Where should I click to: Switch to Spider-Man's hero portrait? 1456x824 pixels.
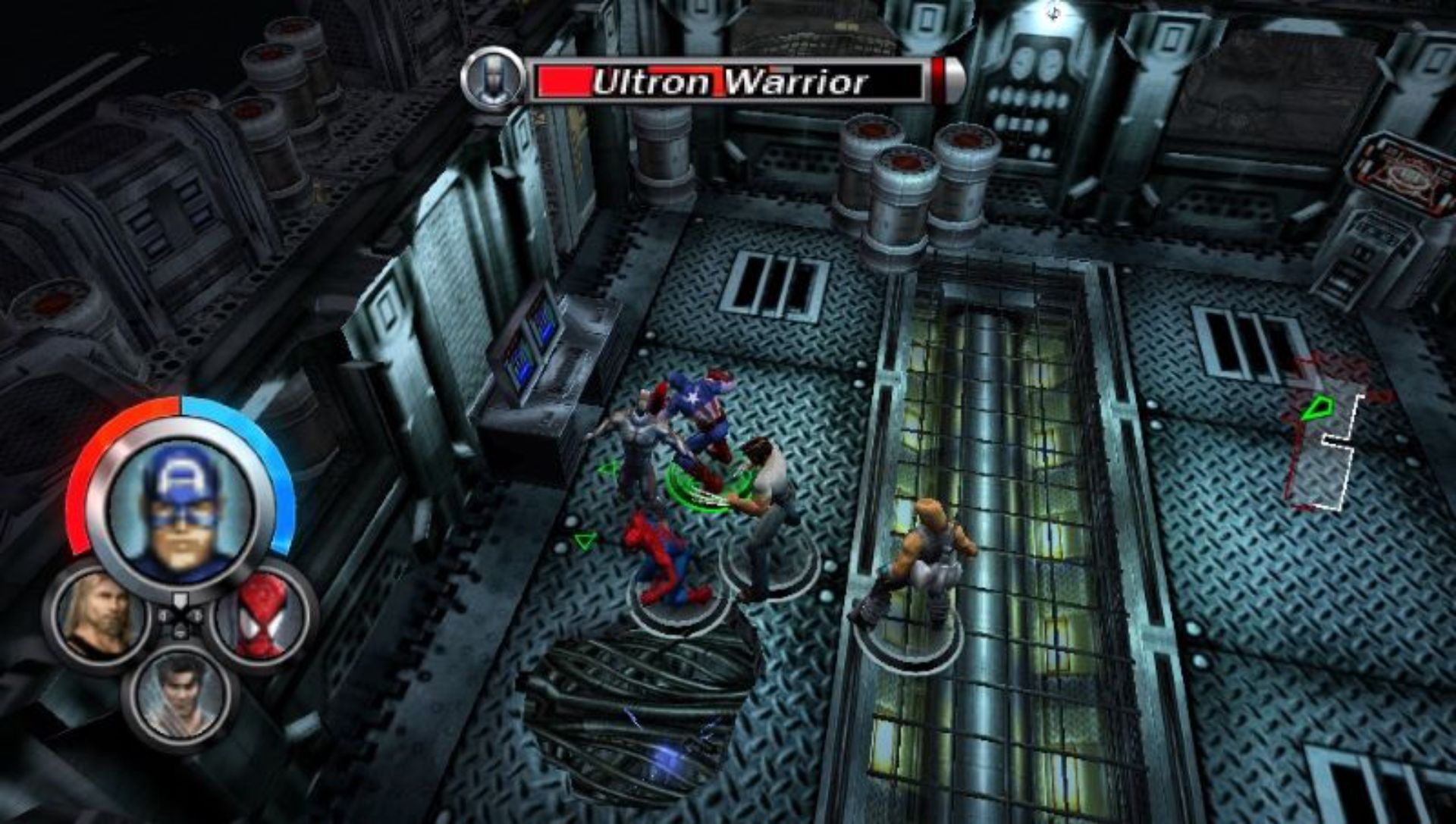coord(262,616)
